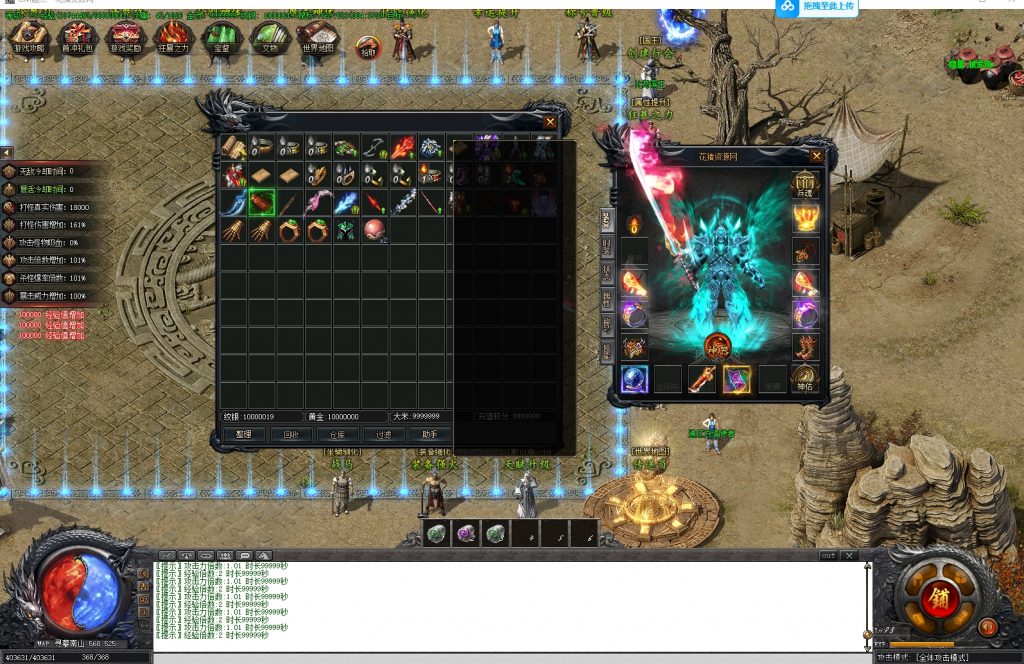Open the 铺 shop button
The height and width of the screenshot is (664, 1024).
click(940, 600)
